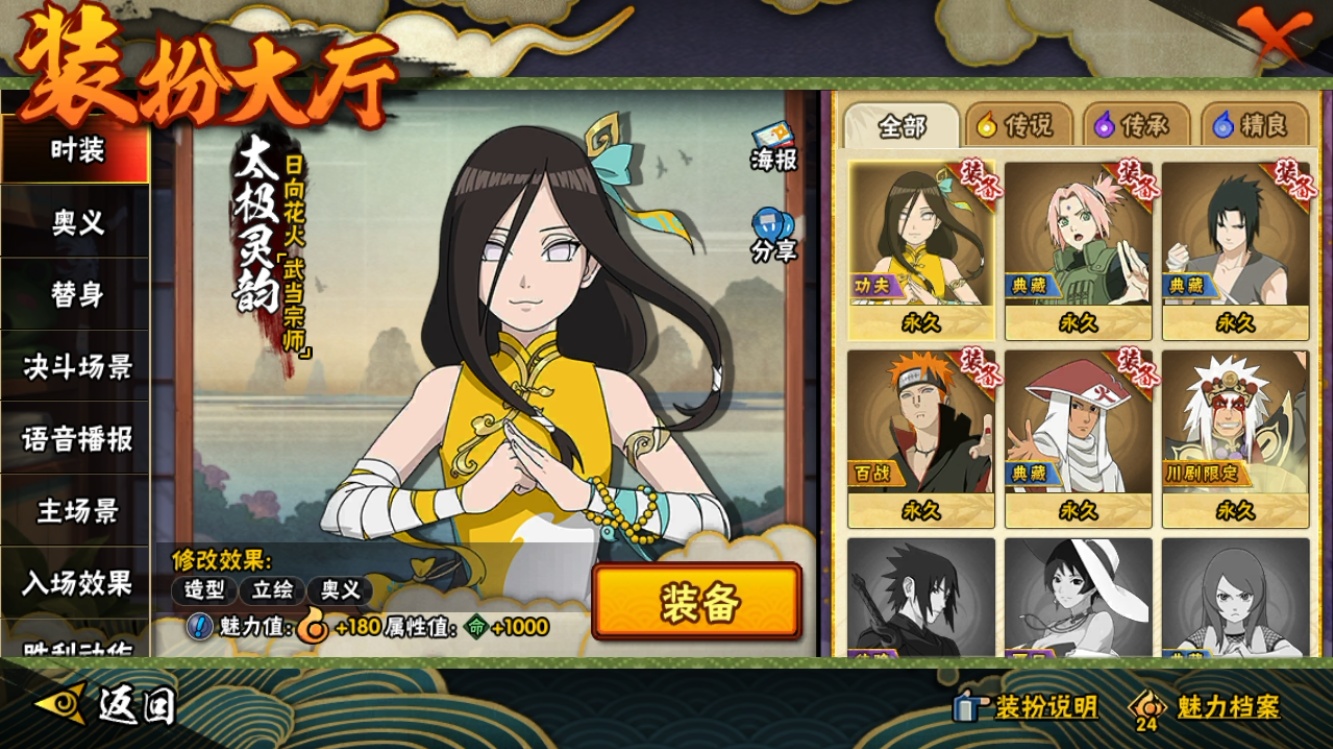Select the 时装 category in sidebar
Screen dimensions: 1333x749
pyautogui.click(x=76, y=152)
